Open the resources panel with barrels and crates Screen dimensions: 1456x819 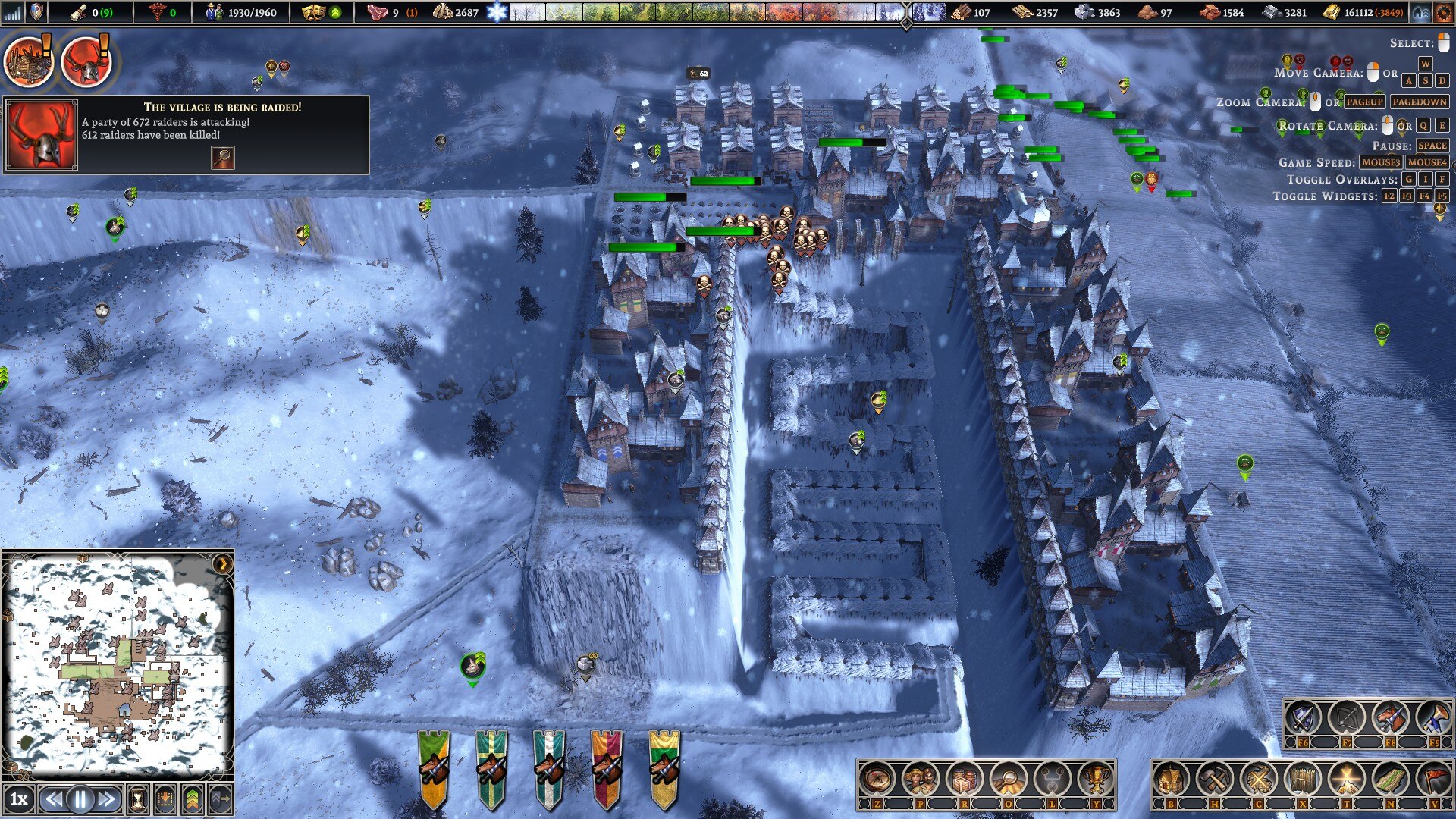pyautogui.click(x=965, y=779)
